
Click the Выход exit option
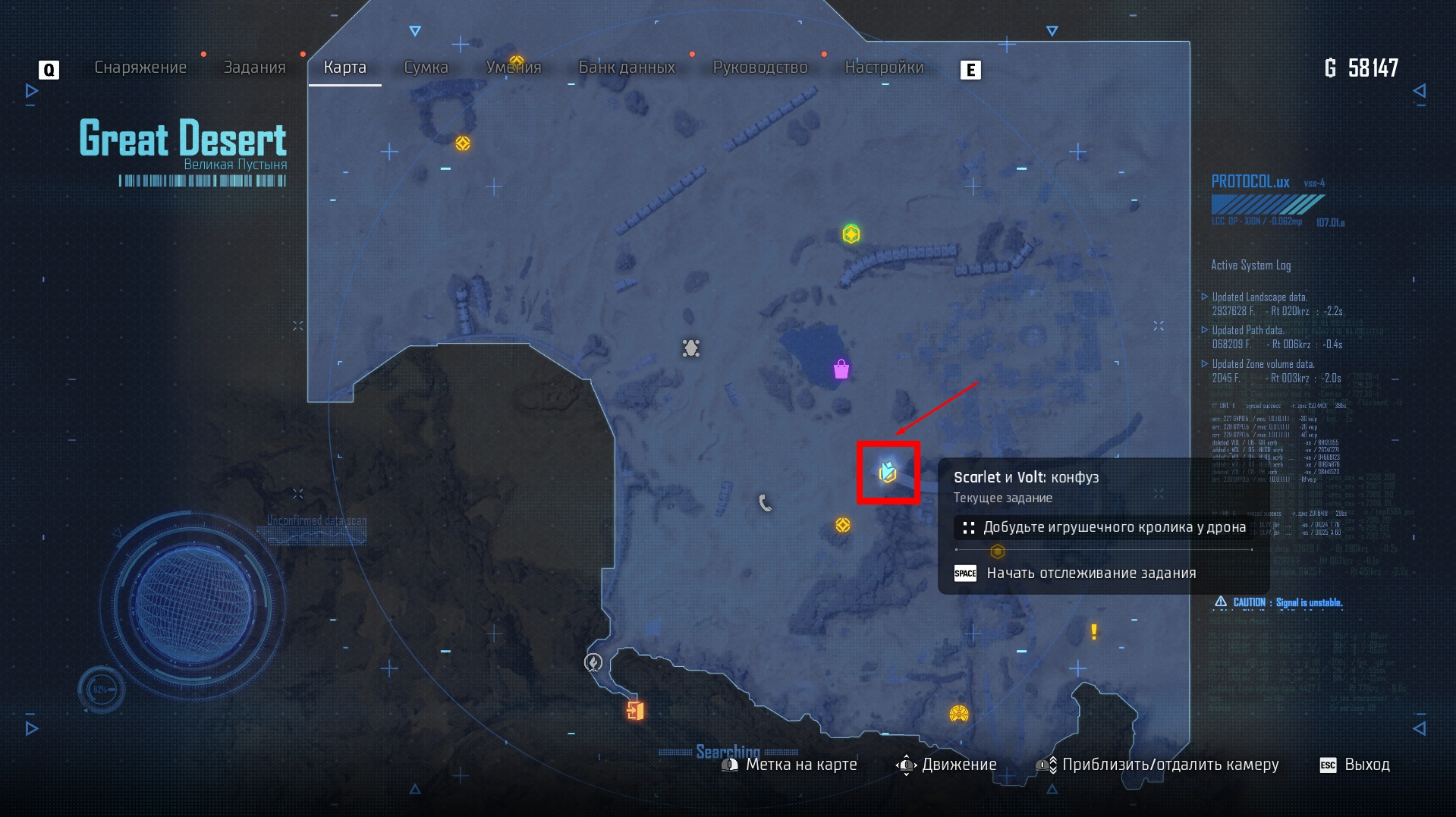pos(1356,765)
